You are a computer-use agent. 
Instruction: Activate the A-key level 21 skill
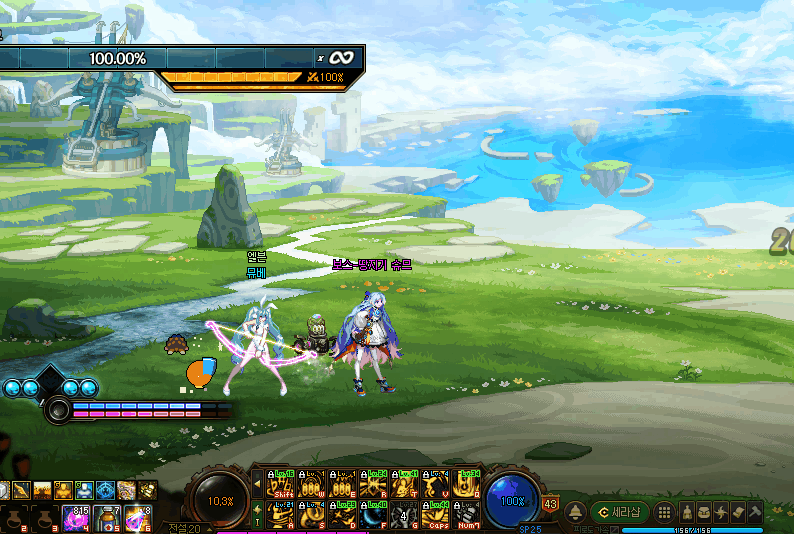279,514
